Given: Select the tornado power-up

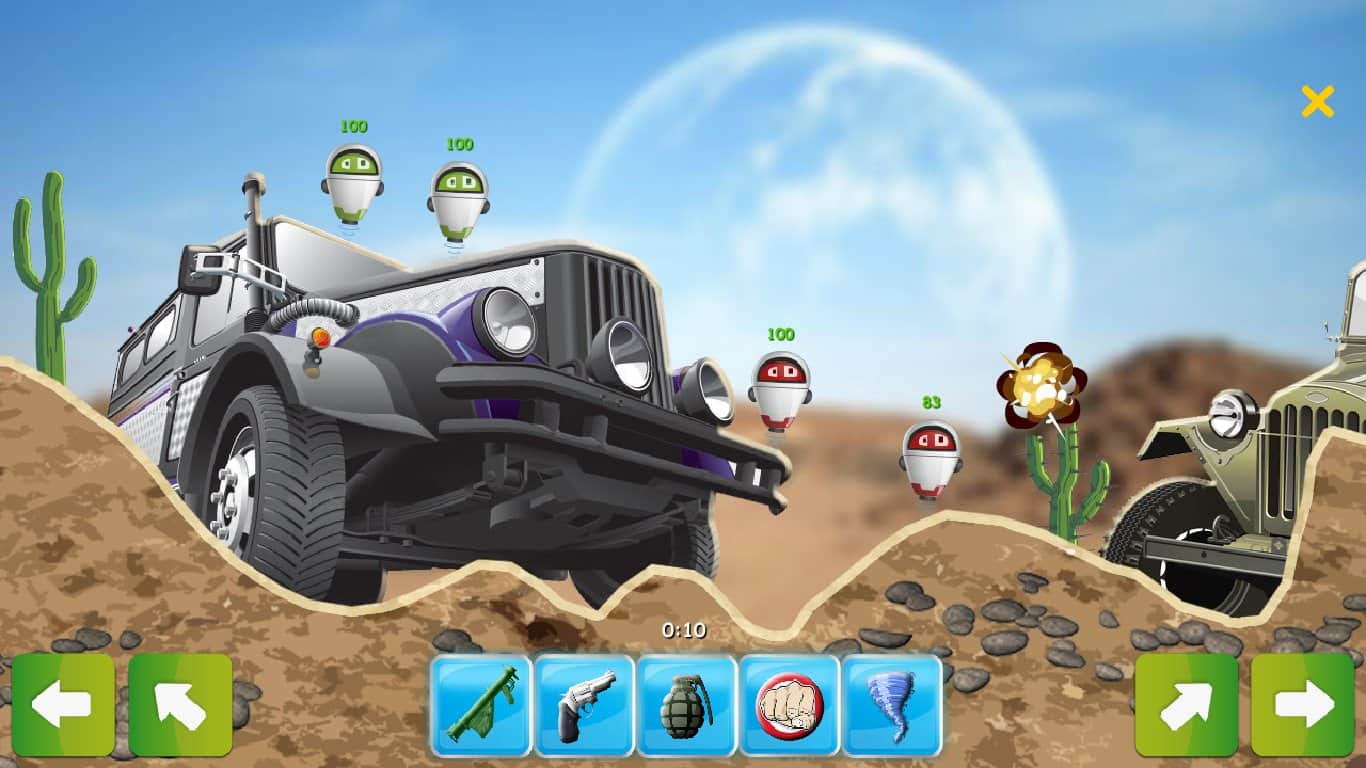Looking at the screenshot, I should (x=891, y=706).
